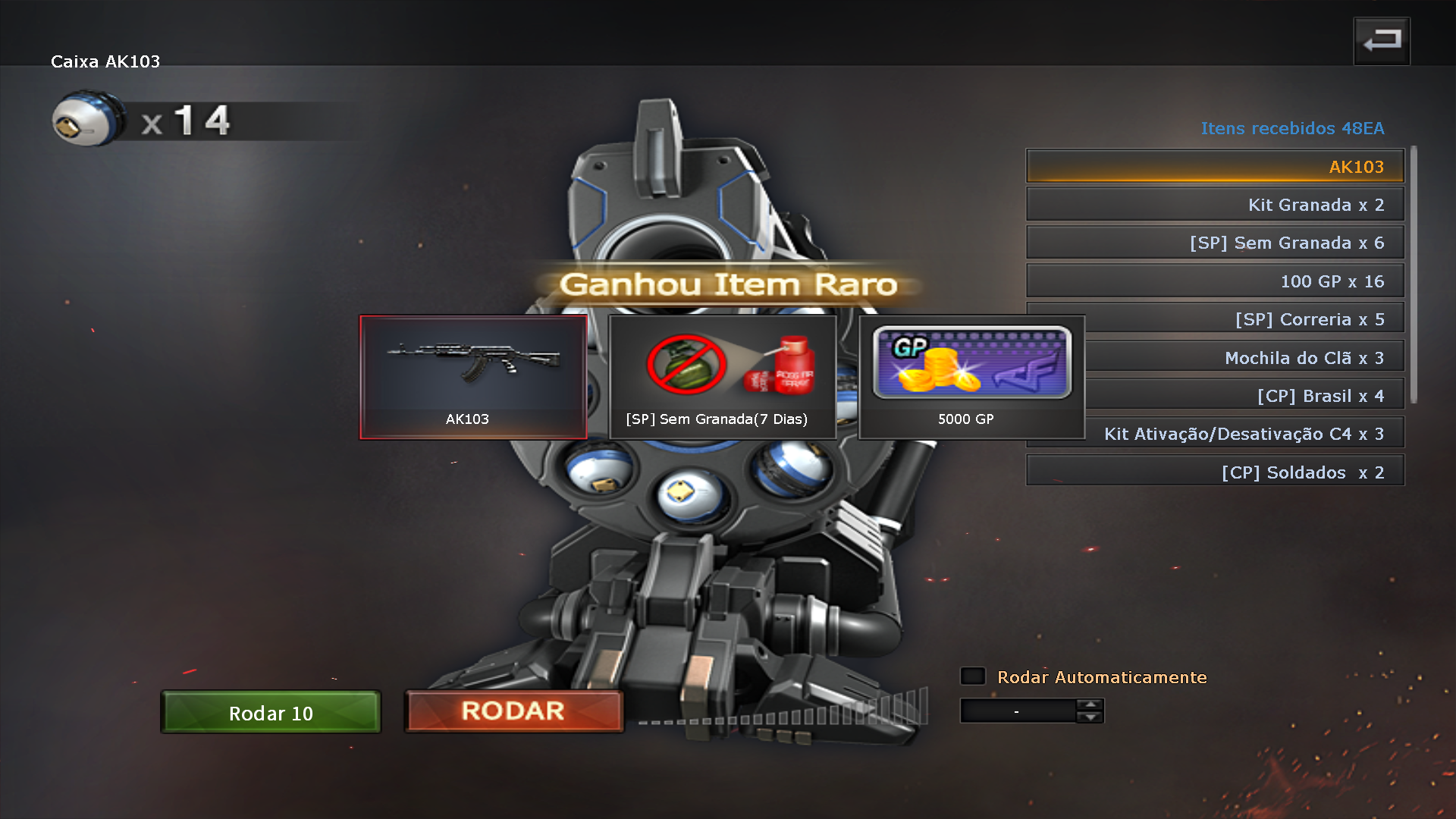Viewport: 1456px width, 819px height.
Task: Choose the 100 GP x 16 row
Action: click(x=1215, y=281)
